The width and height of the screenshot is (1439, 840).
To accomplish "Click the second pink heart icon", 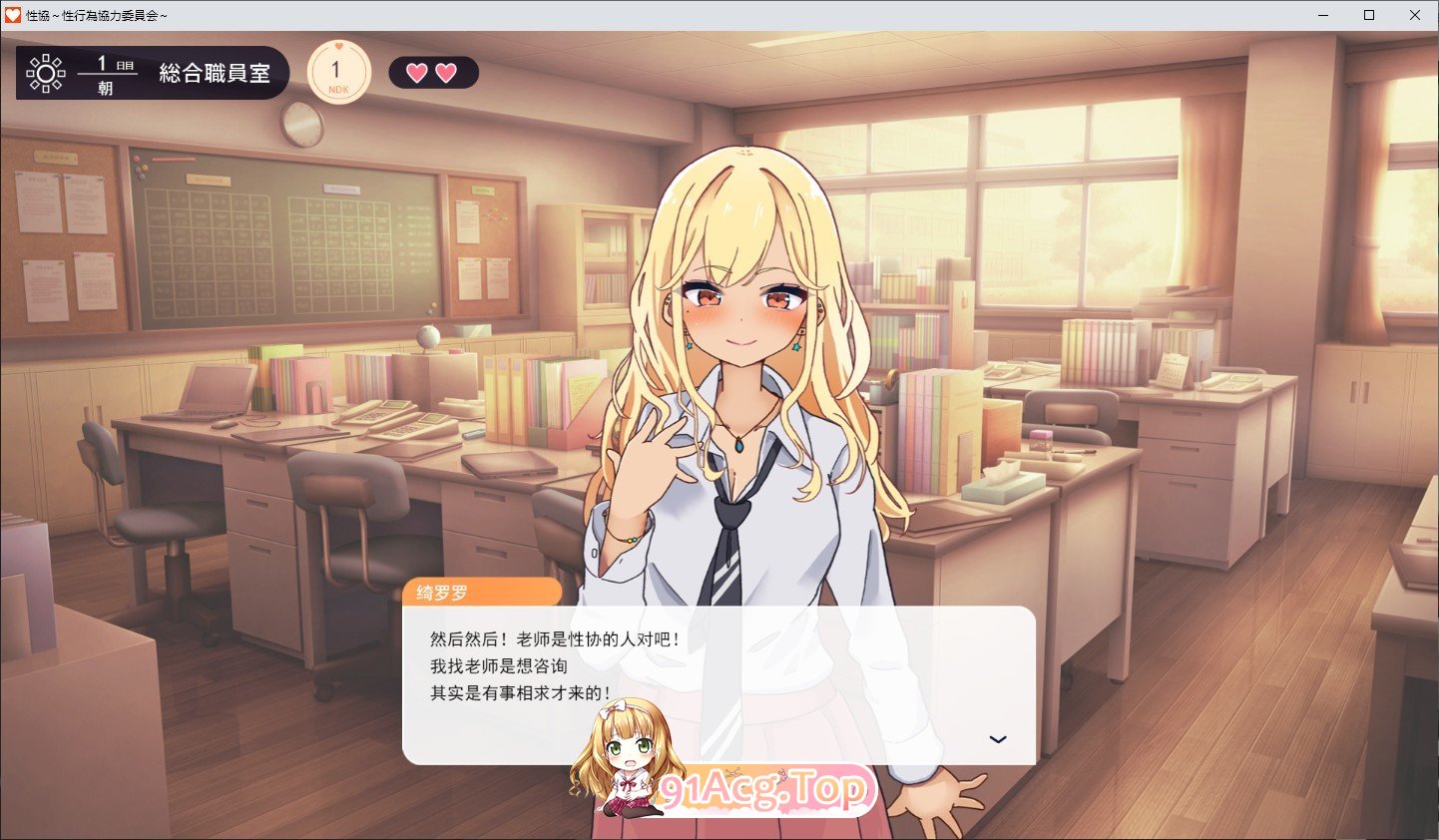I will tap(446, 71).
